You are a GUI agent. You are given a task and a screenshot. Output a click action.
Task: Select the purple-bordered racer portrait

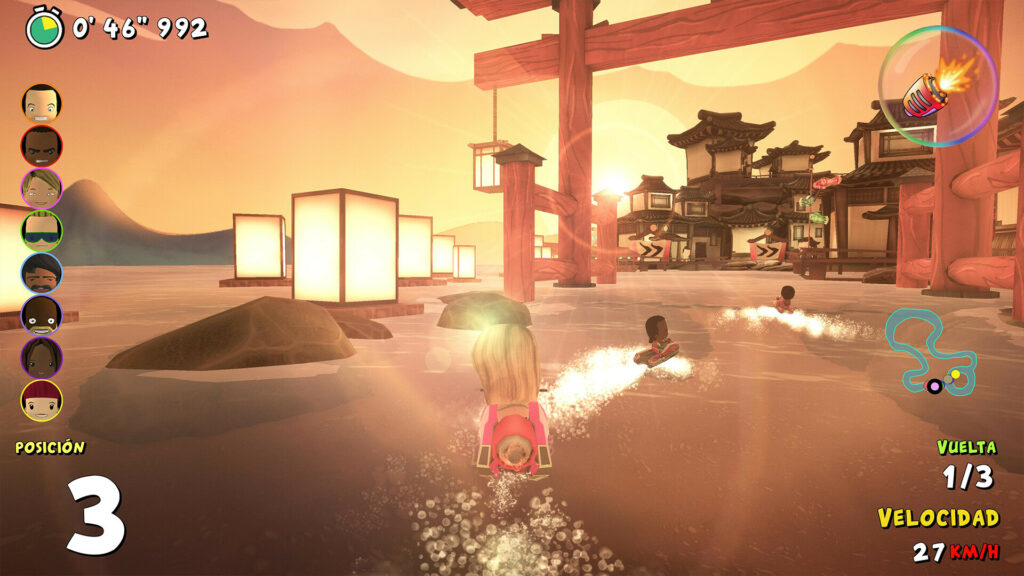click(x=41, y=358)
